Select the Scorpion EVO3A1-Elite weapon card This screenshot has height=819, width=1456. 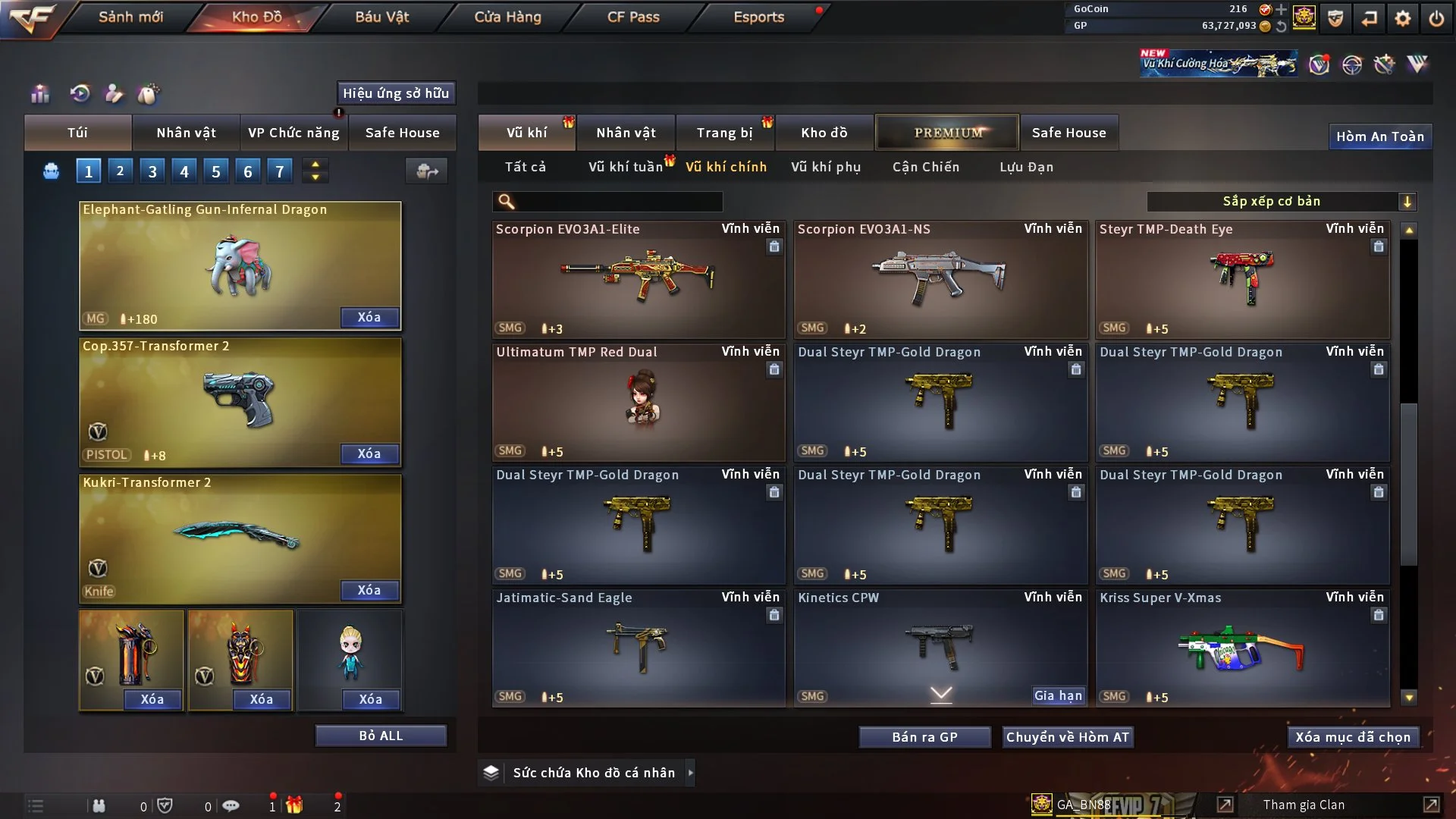pyautogui.click(x=638, y=279)
